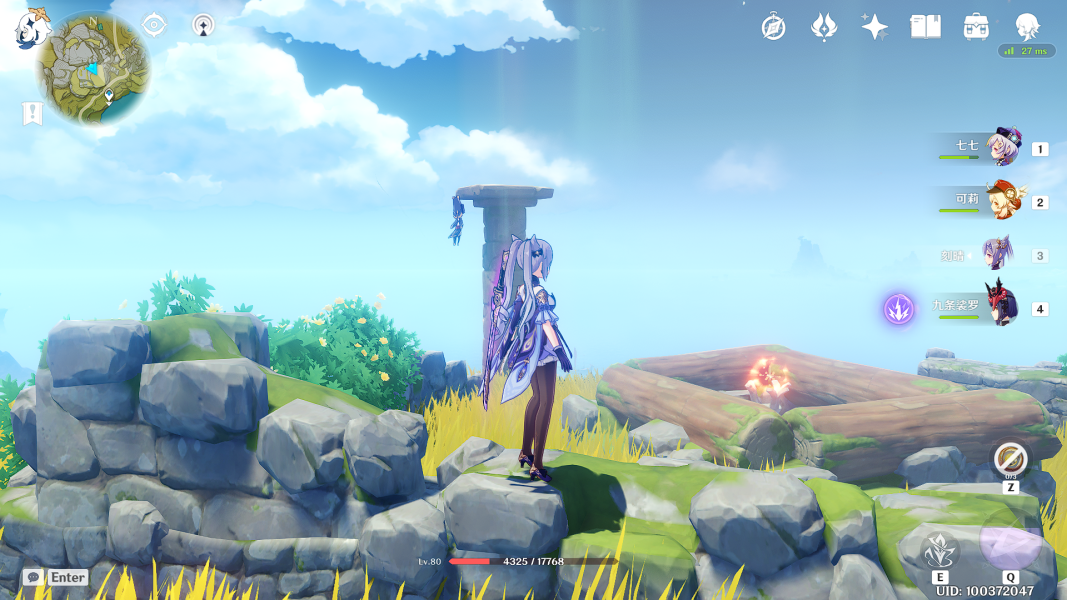The image size is (1067, 600).
Task: Switch to party member 可莉
Action: point(1002,201)
